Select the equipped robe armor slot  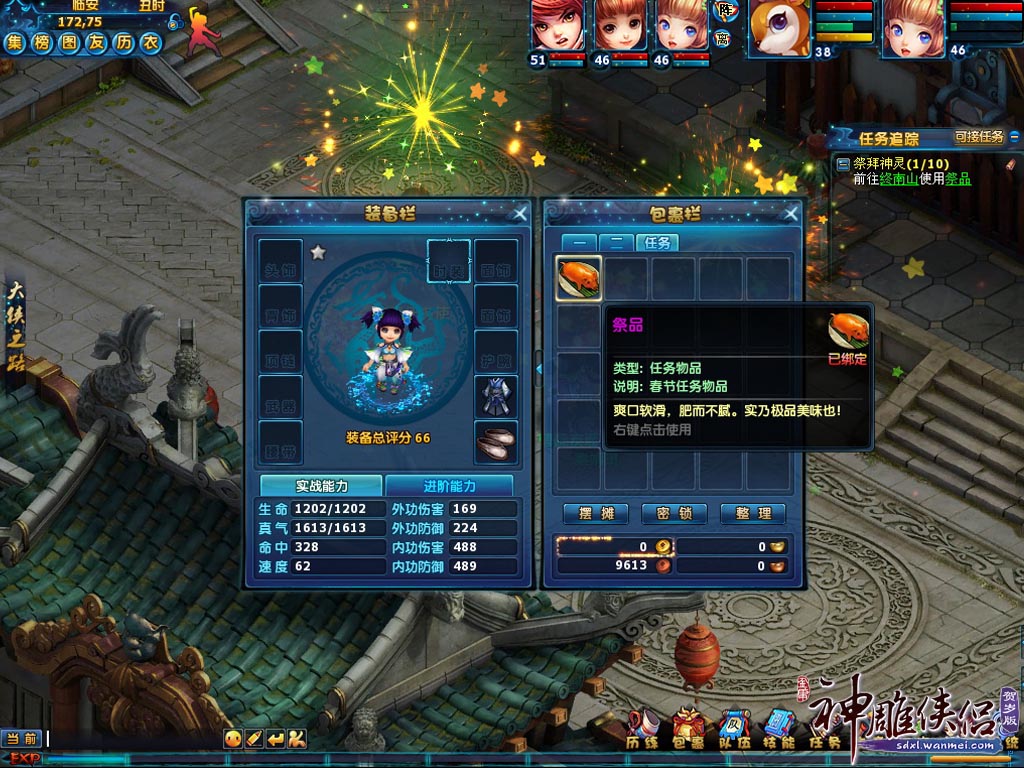[x=495, y=396]
